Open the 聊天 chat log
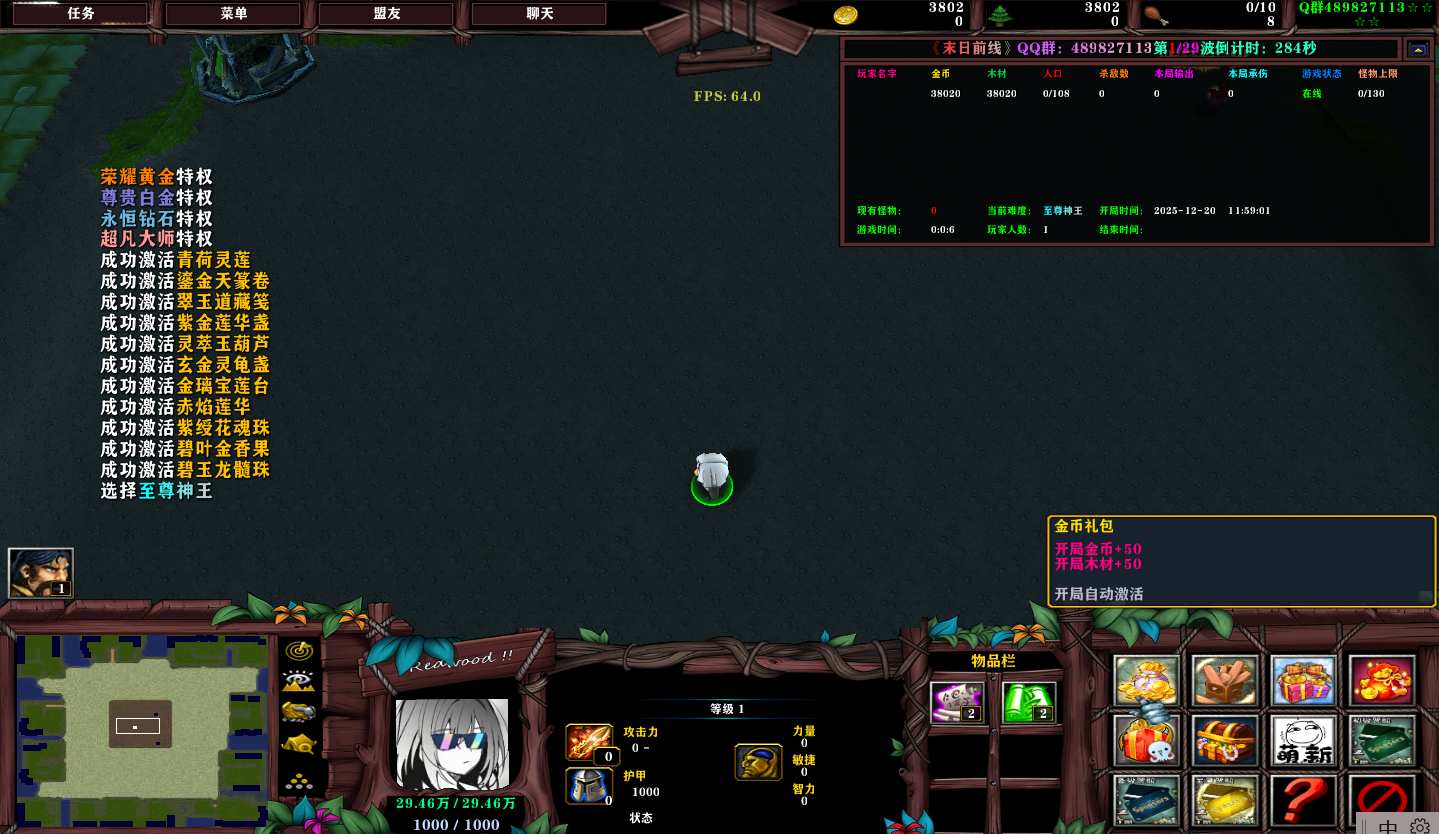1439x834 pixels. [x=539, y=14]
